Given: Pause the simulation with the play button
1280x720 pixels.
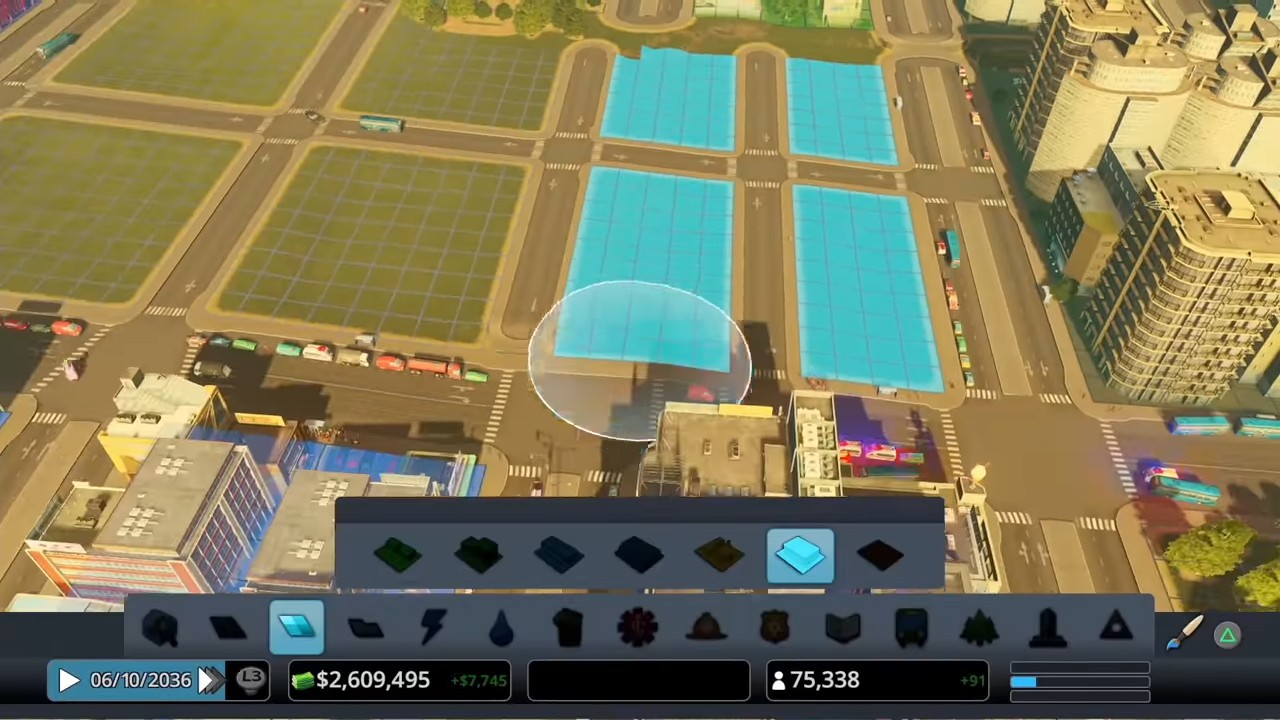Looking at the screenshot, I should coord(68,680).
